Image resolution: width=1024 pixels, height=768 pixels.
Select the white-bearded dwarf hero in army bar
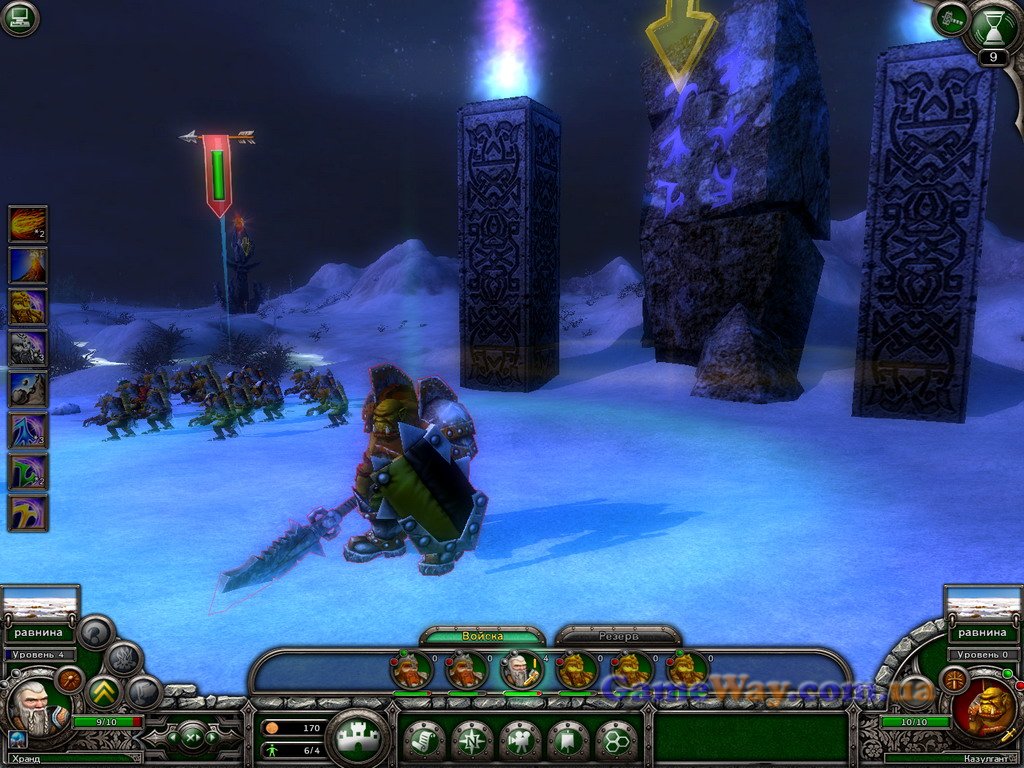click(x=522, y=670)
